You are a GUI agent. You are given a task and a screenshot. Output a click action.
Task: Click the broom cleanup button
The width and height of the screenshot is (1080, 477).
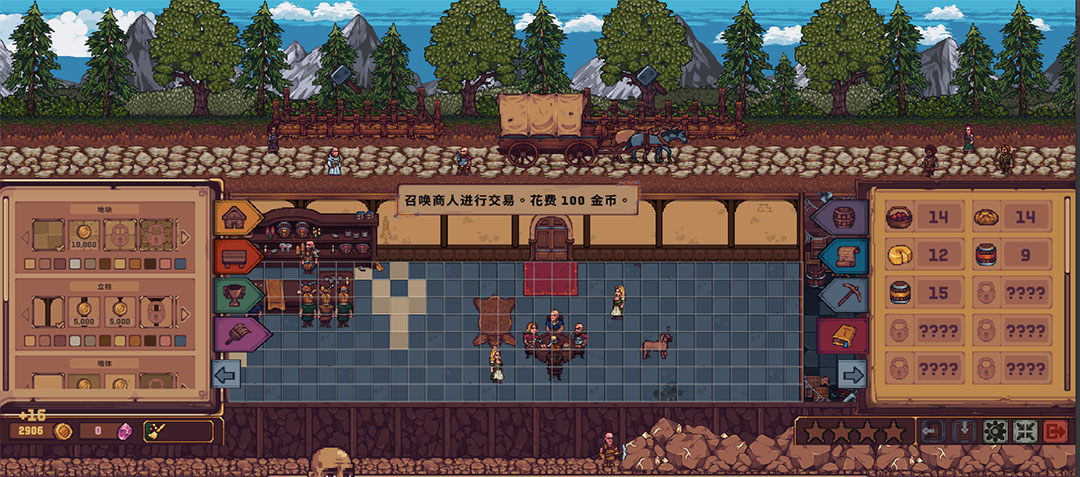point(154,431)
